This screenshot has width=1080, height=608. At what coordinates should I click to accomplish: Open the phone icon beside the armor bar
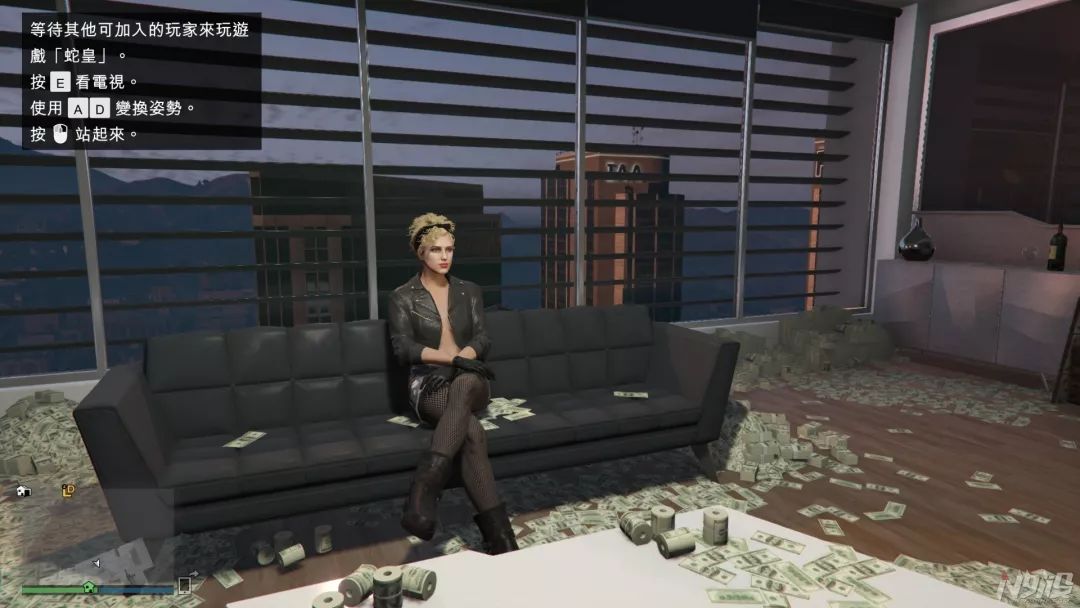point(184,585)
